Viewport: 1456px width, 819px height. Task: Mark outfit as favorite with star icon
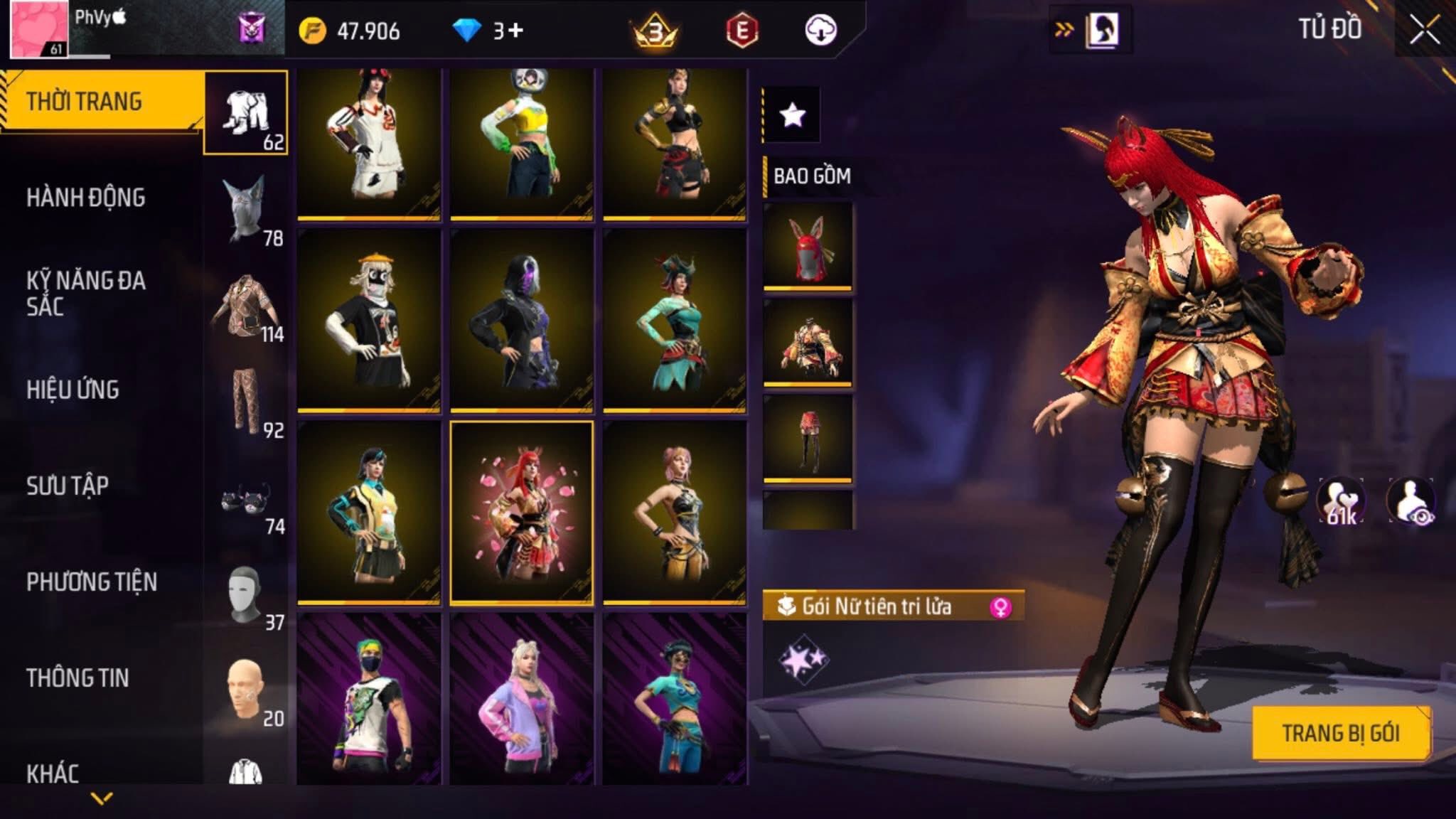click(792, 114)
